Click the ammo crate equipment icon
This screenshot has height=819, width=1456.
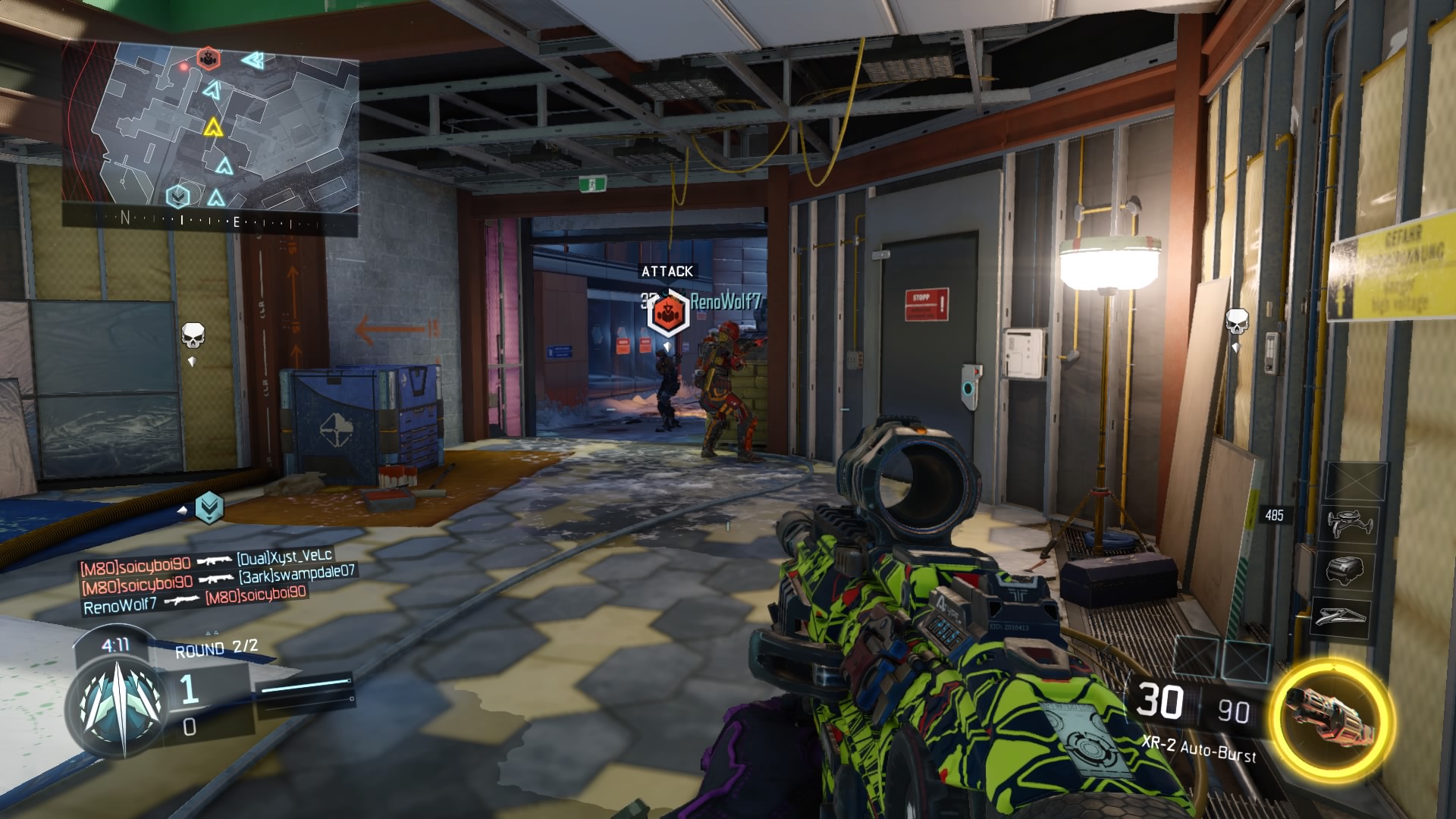1344,570
